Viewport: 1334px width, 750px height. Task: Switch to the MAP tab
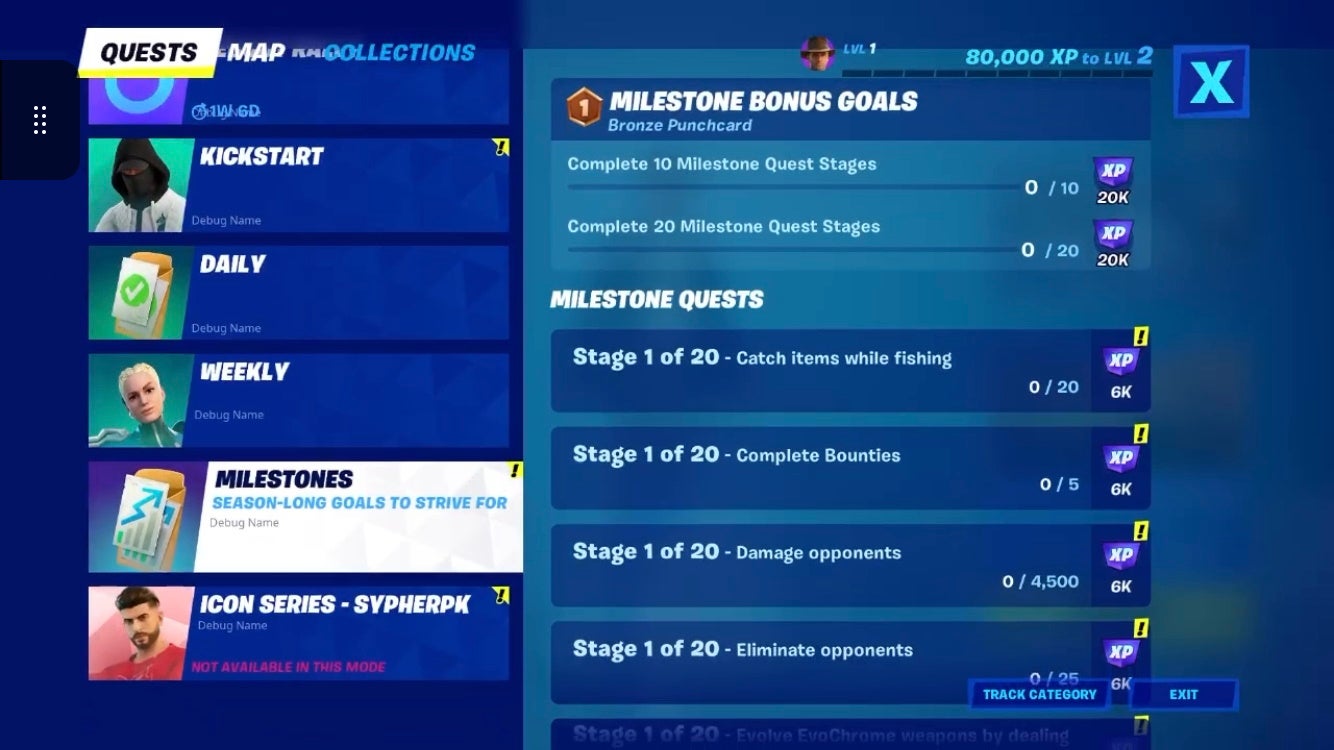(257, 52)
